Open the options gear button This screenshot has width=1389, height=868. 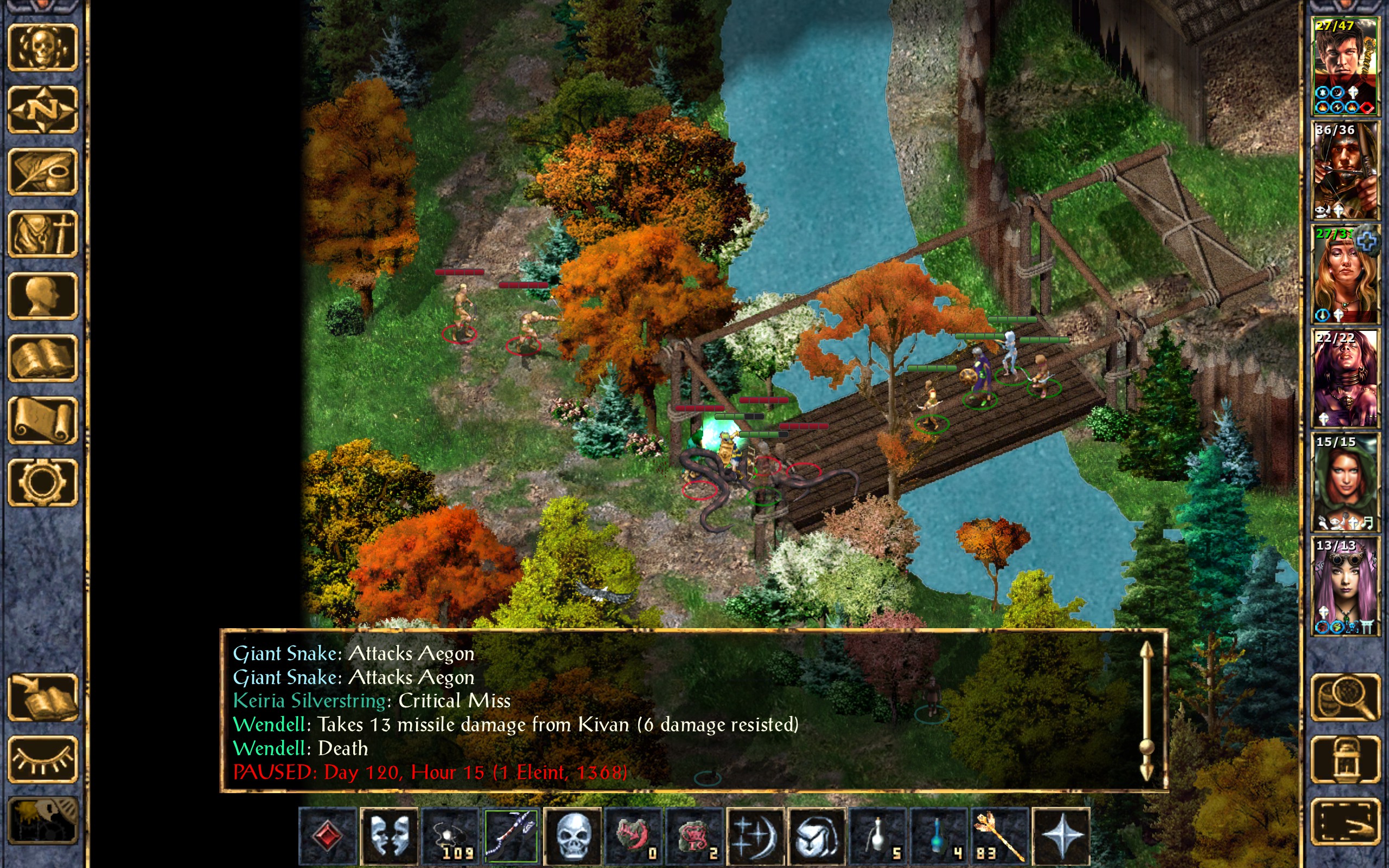click(42, 482)
